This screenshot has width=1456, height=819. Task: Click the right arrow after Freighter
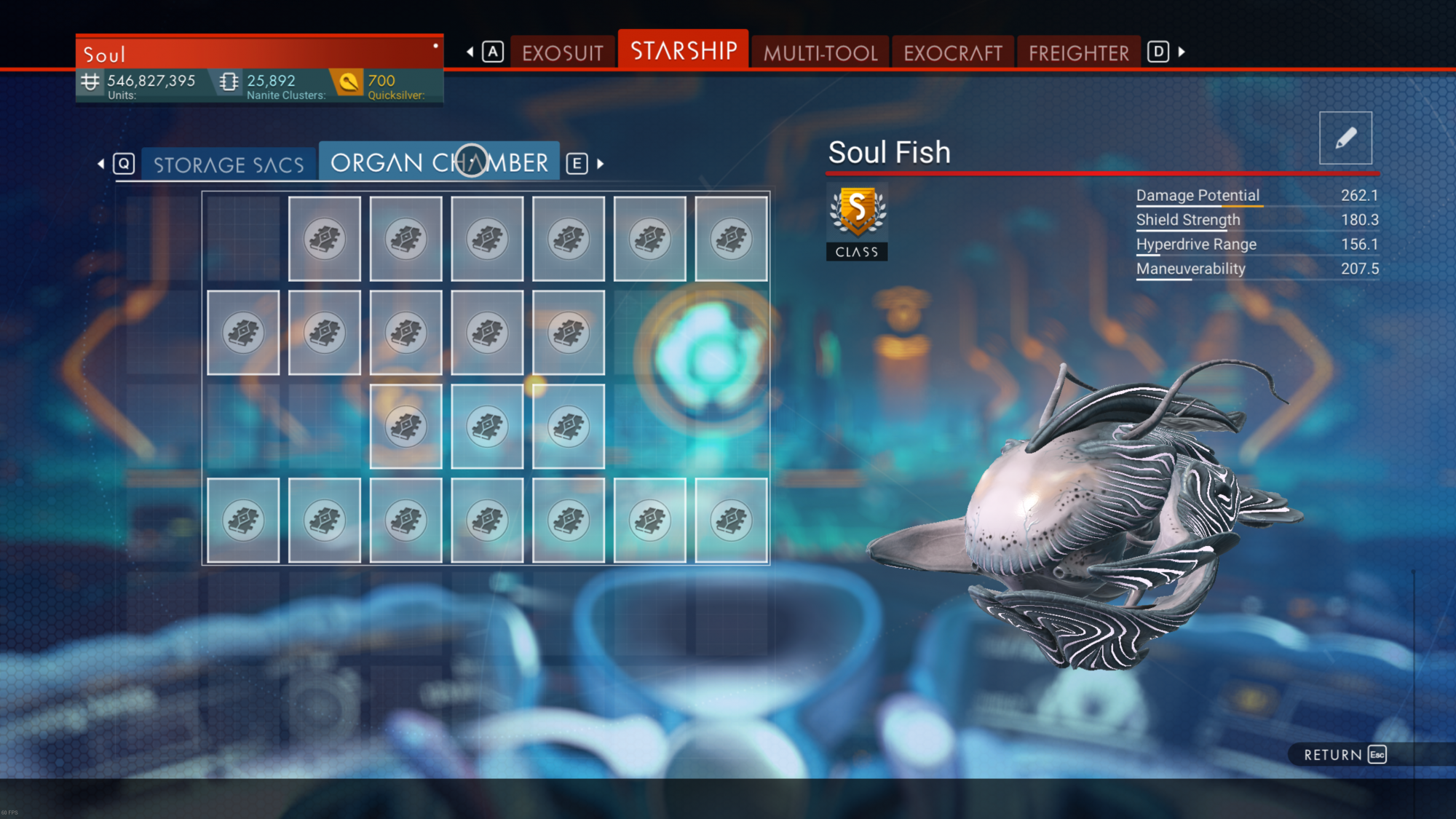click(x=1182, y=52)
